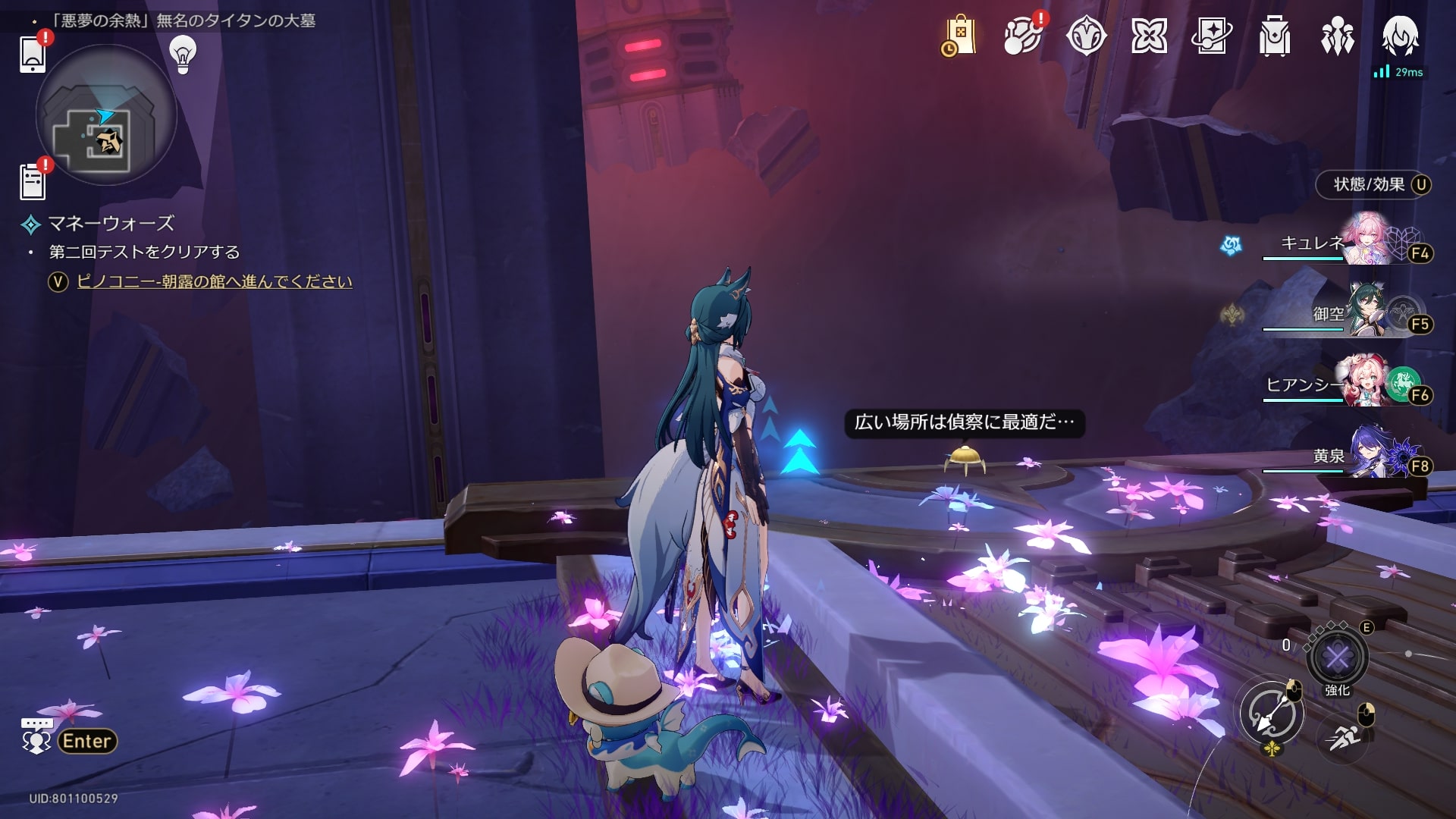This screenshot has height=819, width=1456.
Task: Open the circular minimap
Action: (106, 115)
